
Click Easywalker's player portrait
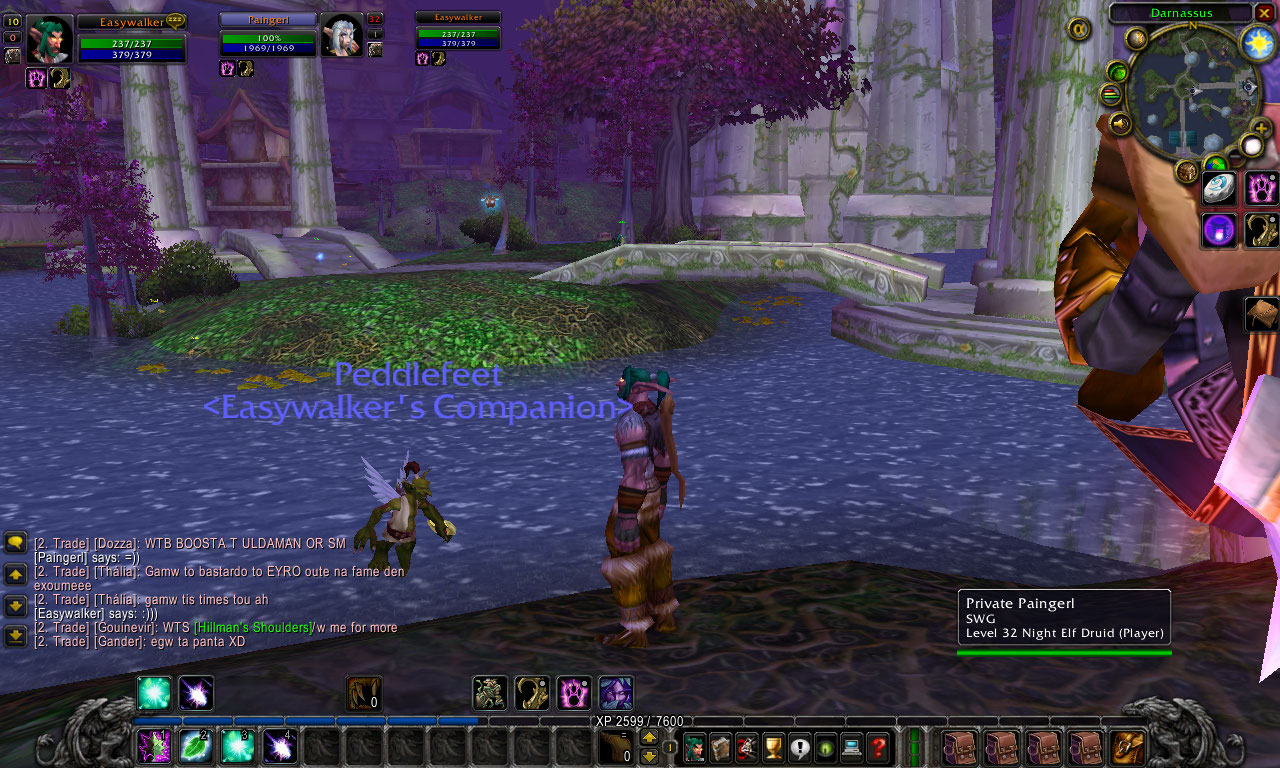coord(49,39)
